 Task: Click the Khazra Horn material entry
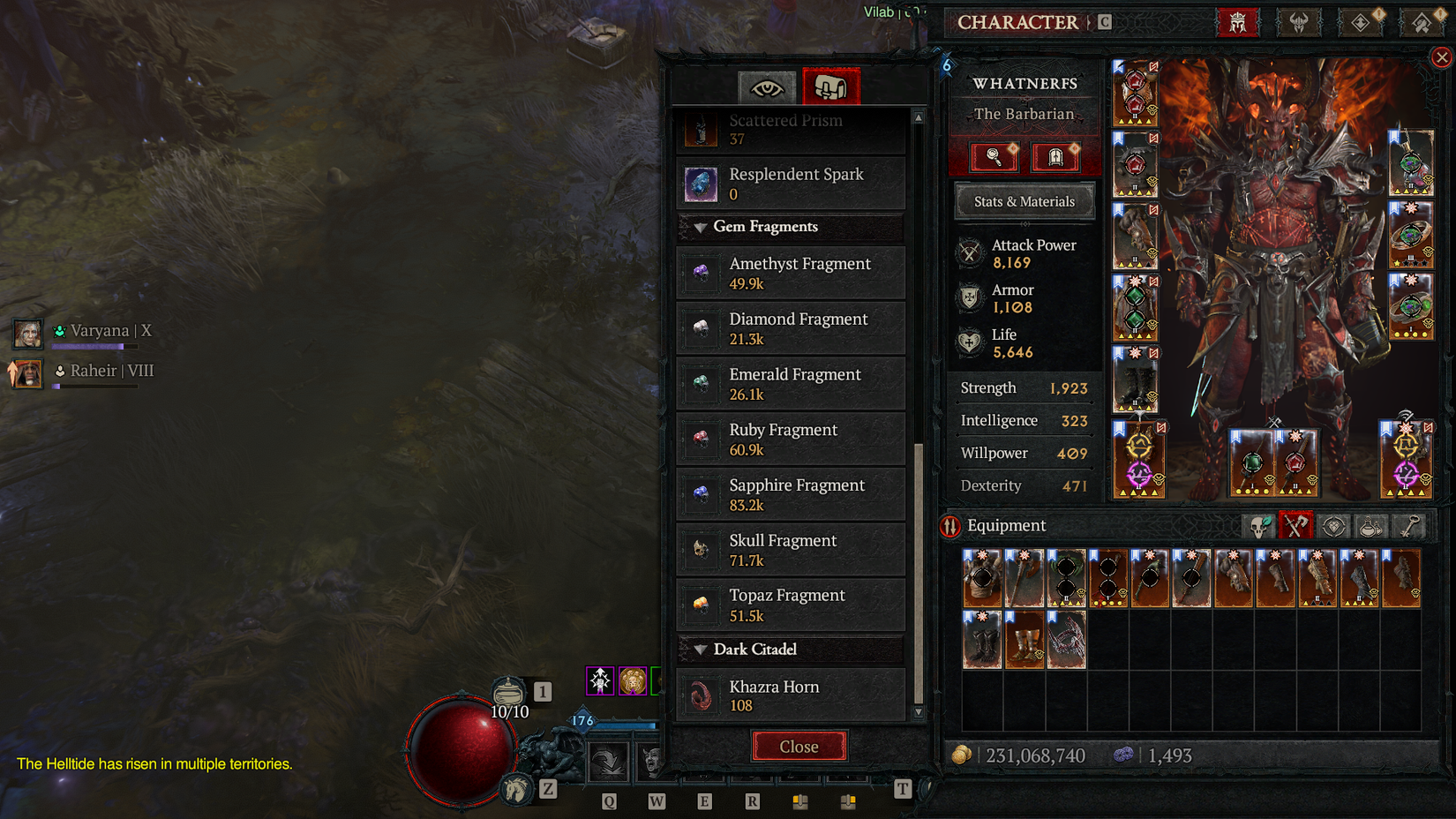pyautogui.click(x=790, y=695)
